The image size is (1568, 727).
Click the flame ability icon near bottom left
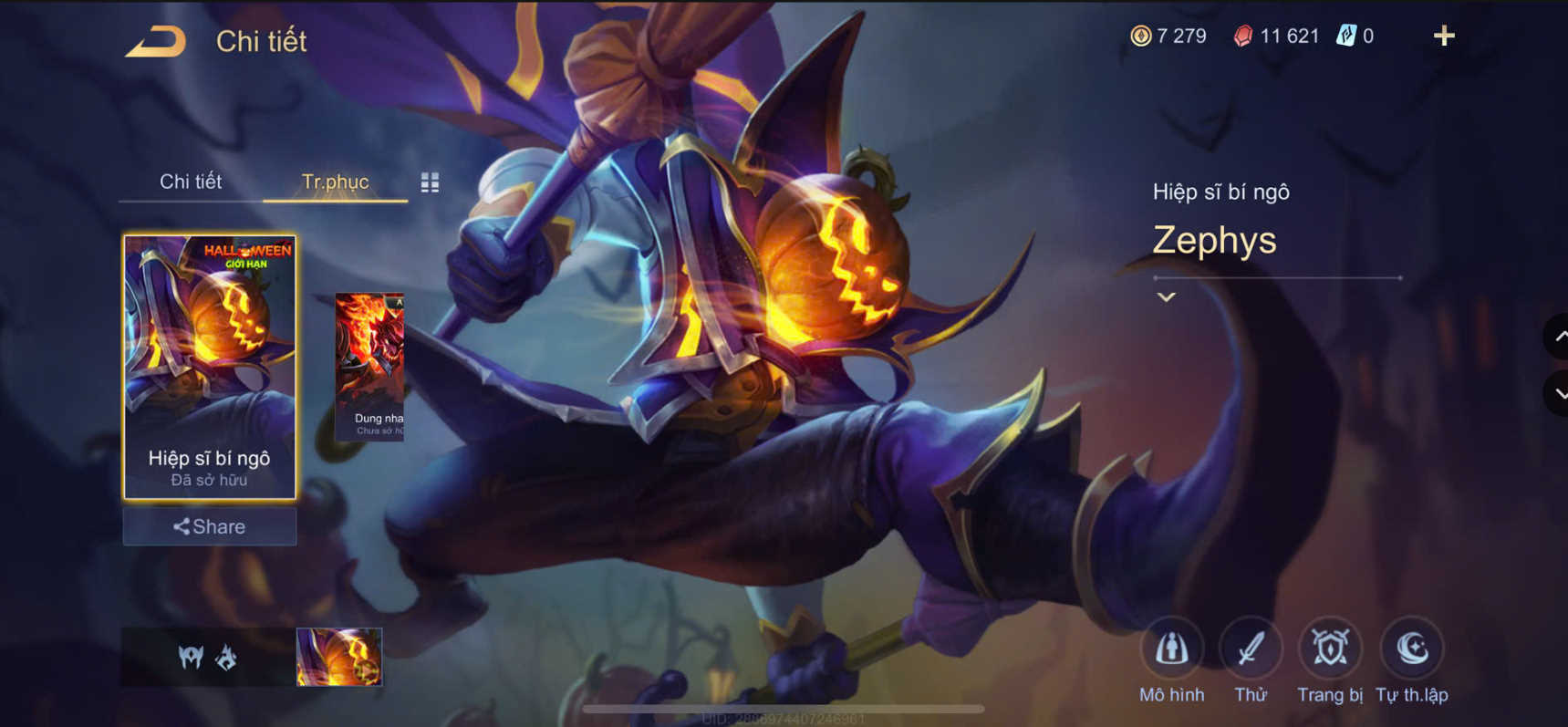coord(226,659)
